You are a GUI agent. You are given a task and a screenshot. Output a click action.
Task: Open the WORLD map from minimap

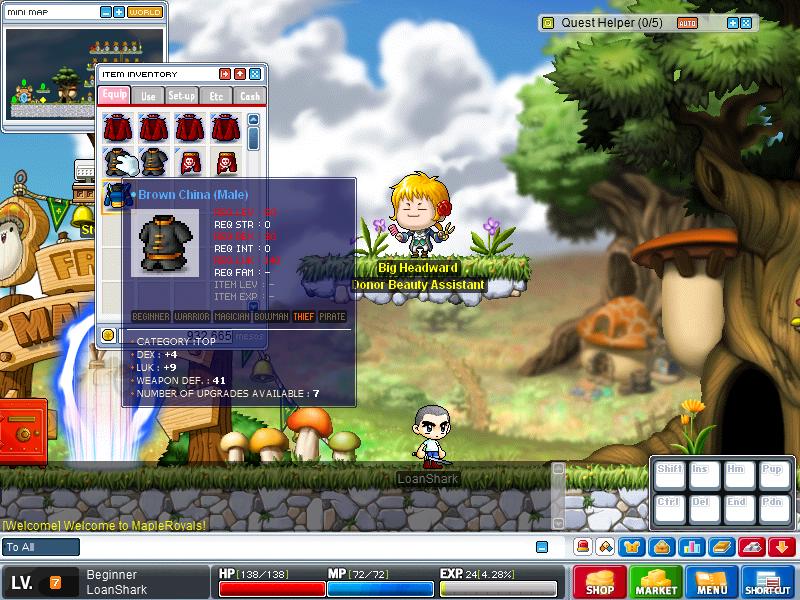point(145,12)
